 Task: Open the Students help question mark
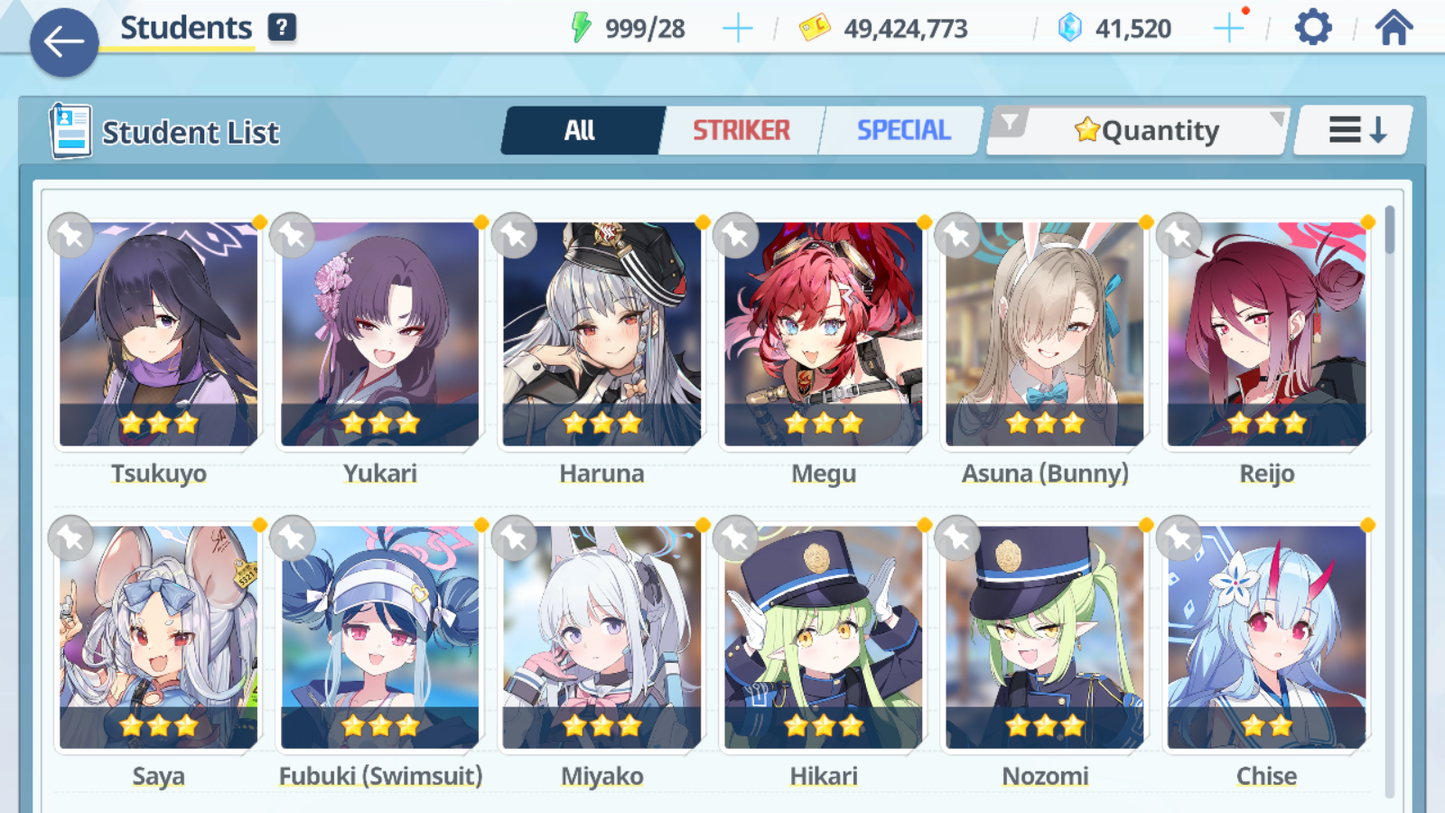282,27
